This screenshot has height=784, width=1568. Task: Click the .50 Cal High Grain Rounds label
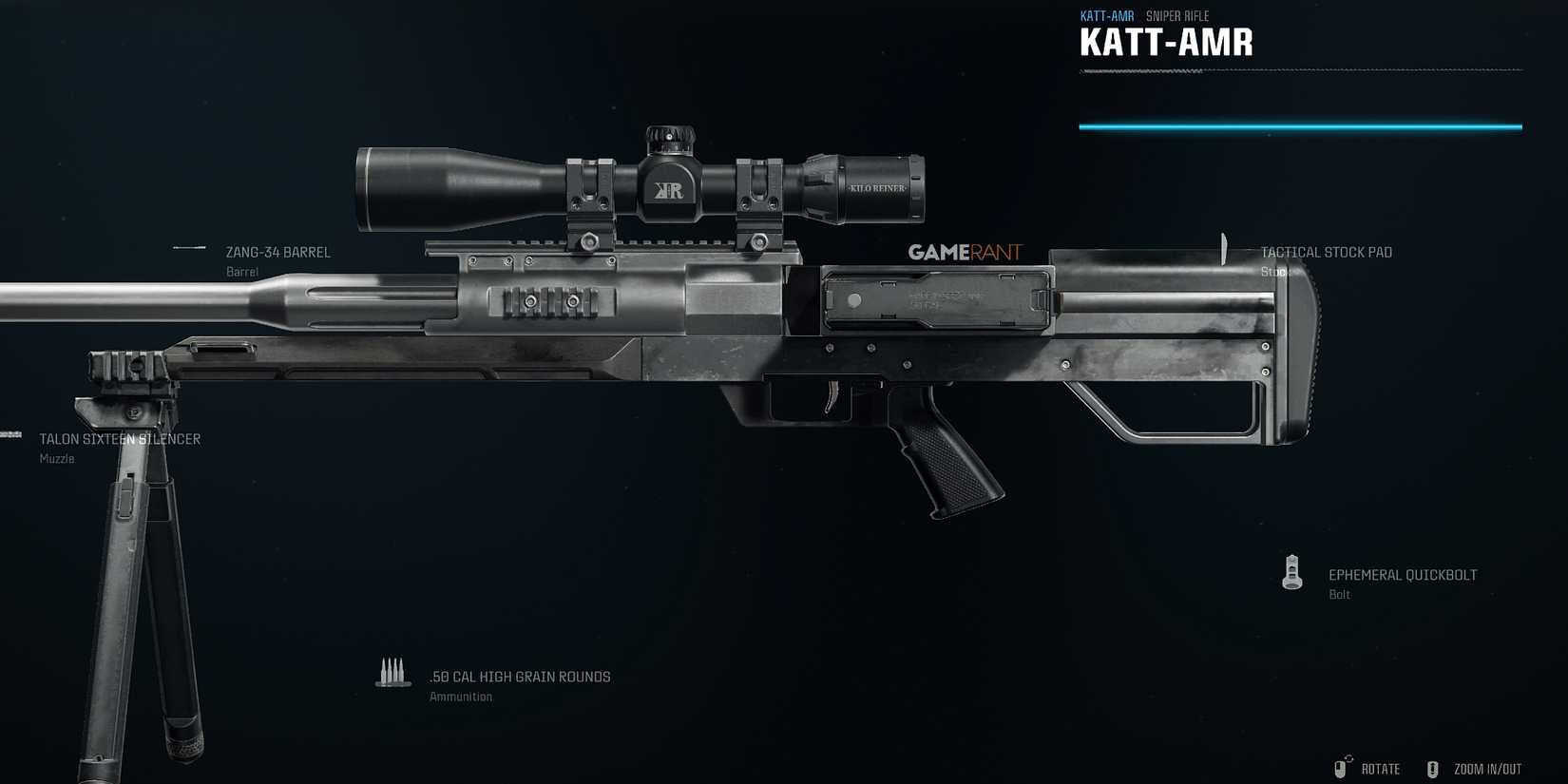tap(520, 676)
